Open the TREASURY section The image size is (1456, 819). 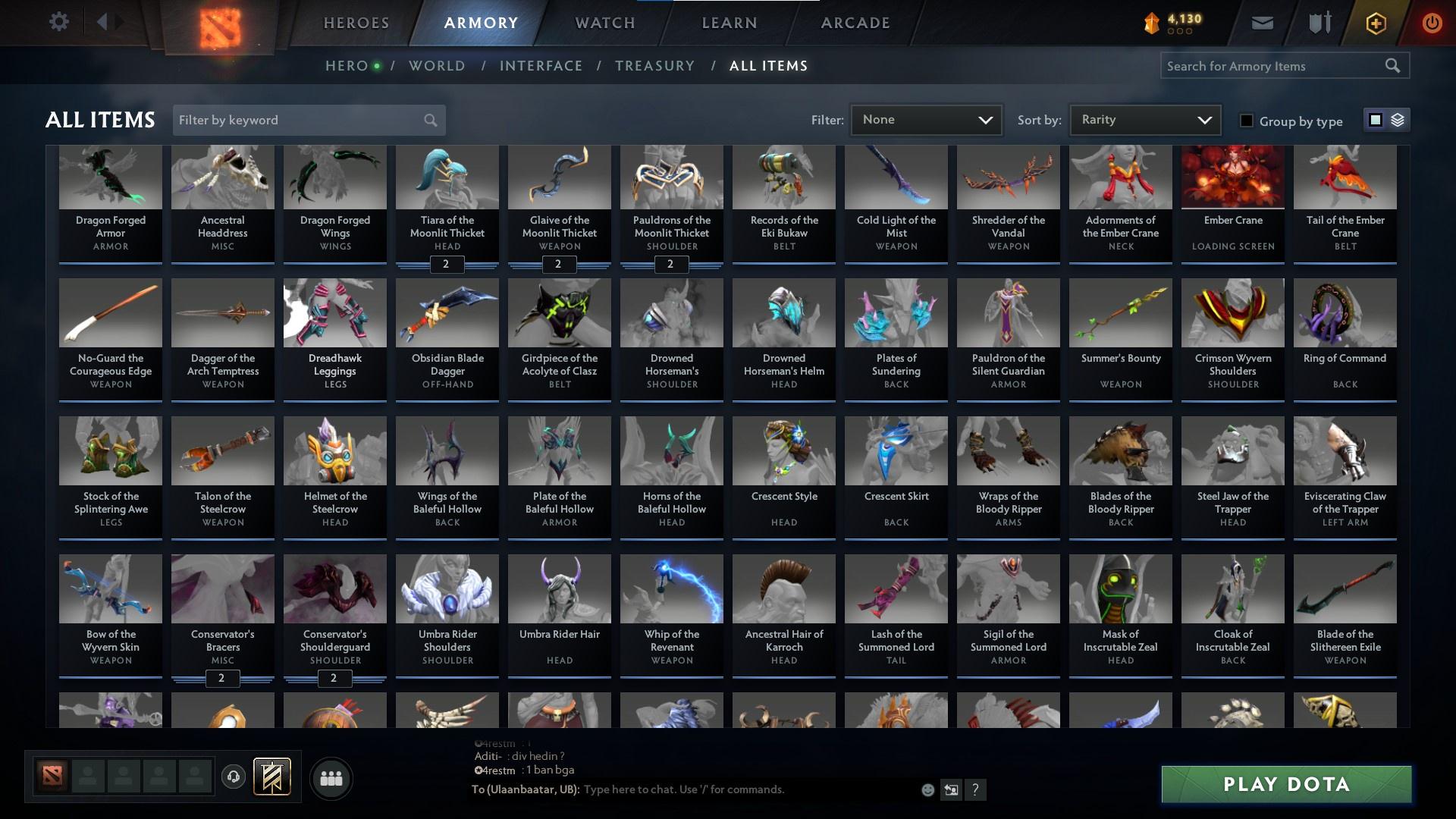(x=654, y=66)
